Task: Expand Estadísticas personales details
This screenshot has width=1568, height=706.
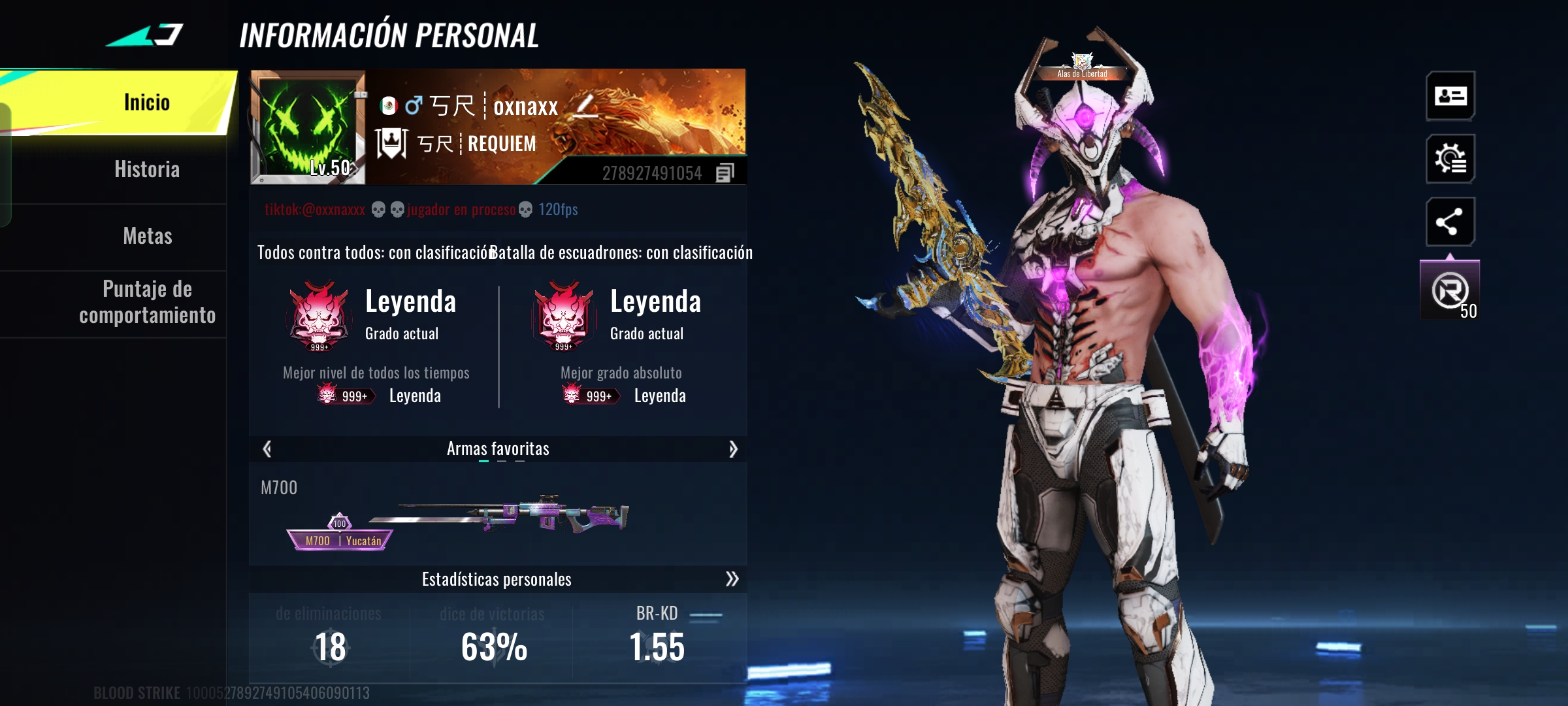Action: (732, 579)
